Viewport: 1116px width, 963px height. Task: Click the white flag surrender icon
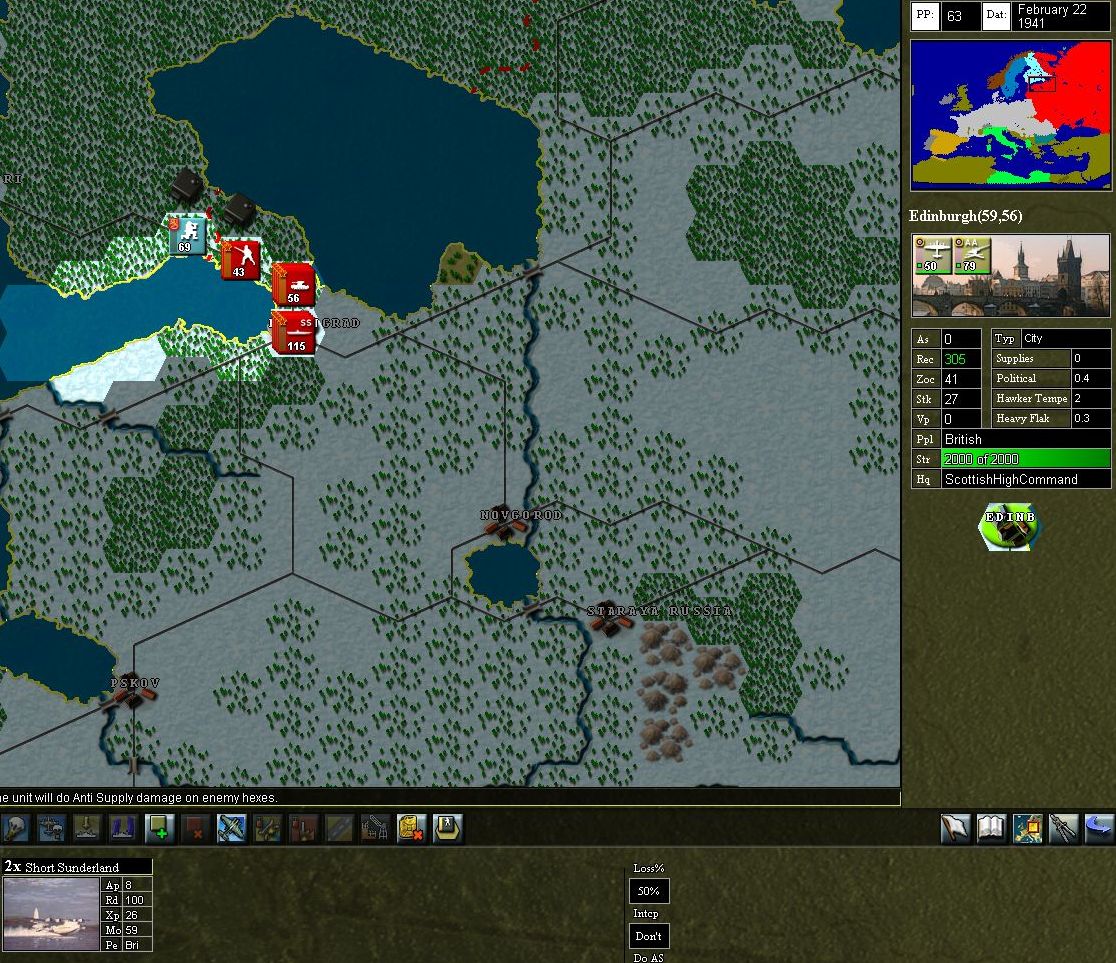(x=955, y=828)
